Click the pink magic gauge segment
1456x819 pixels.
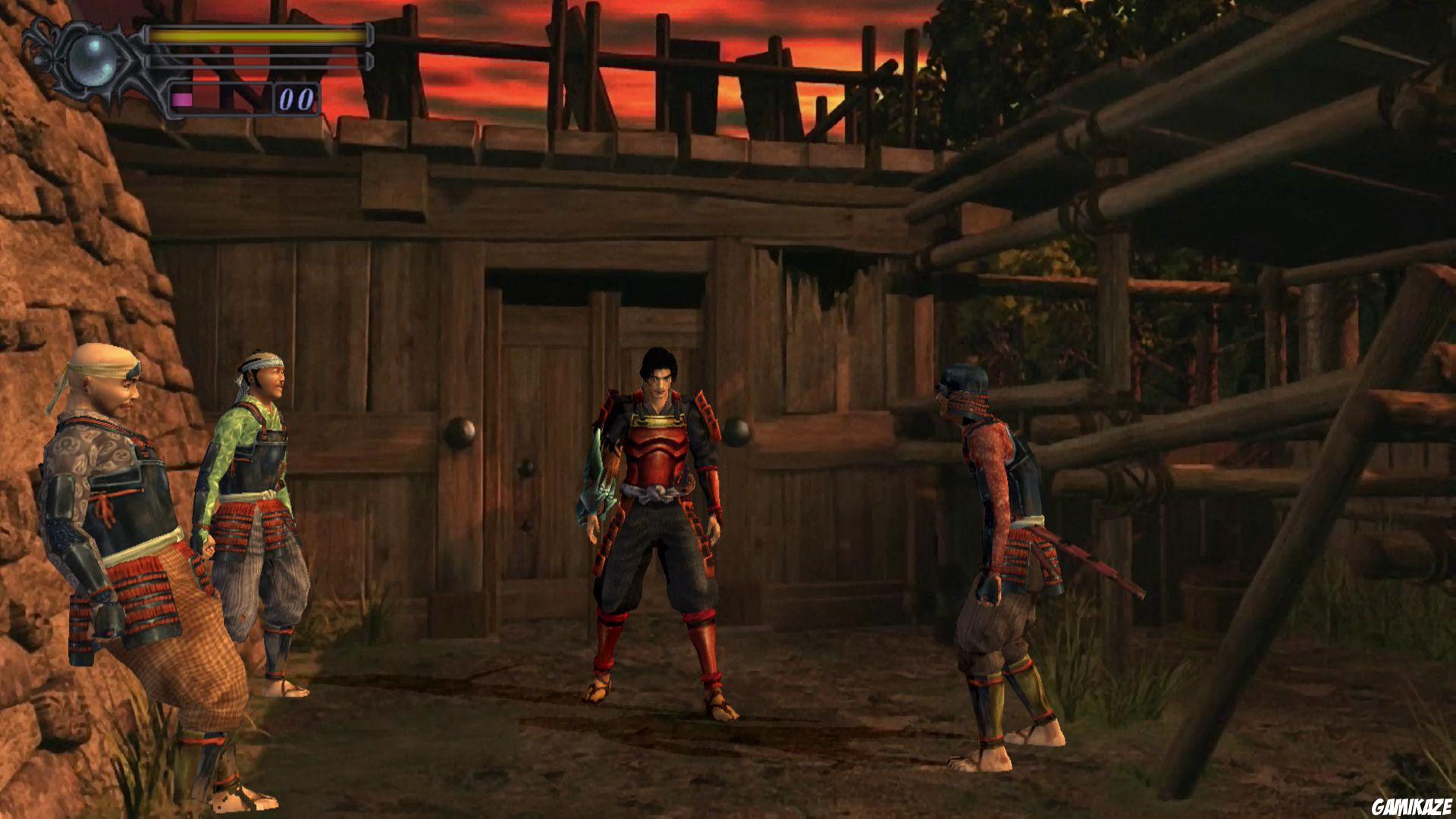(180, 97)
